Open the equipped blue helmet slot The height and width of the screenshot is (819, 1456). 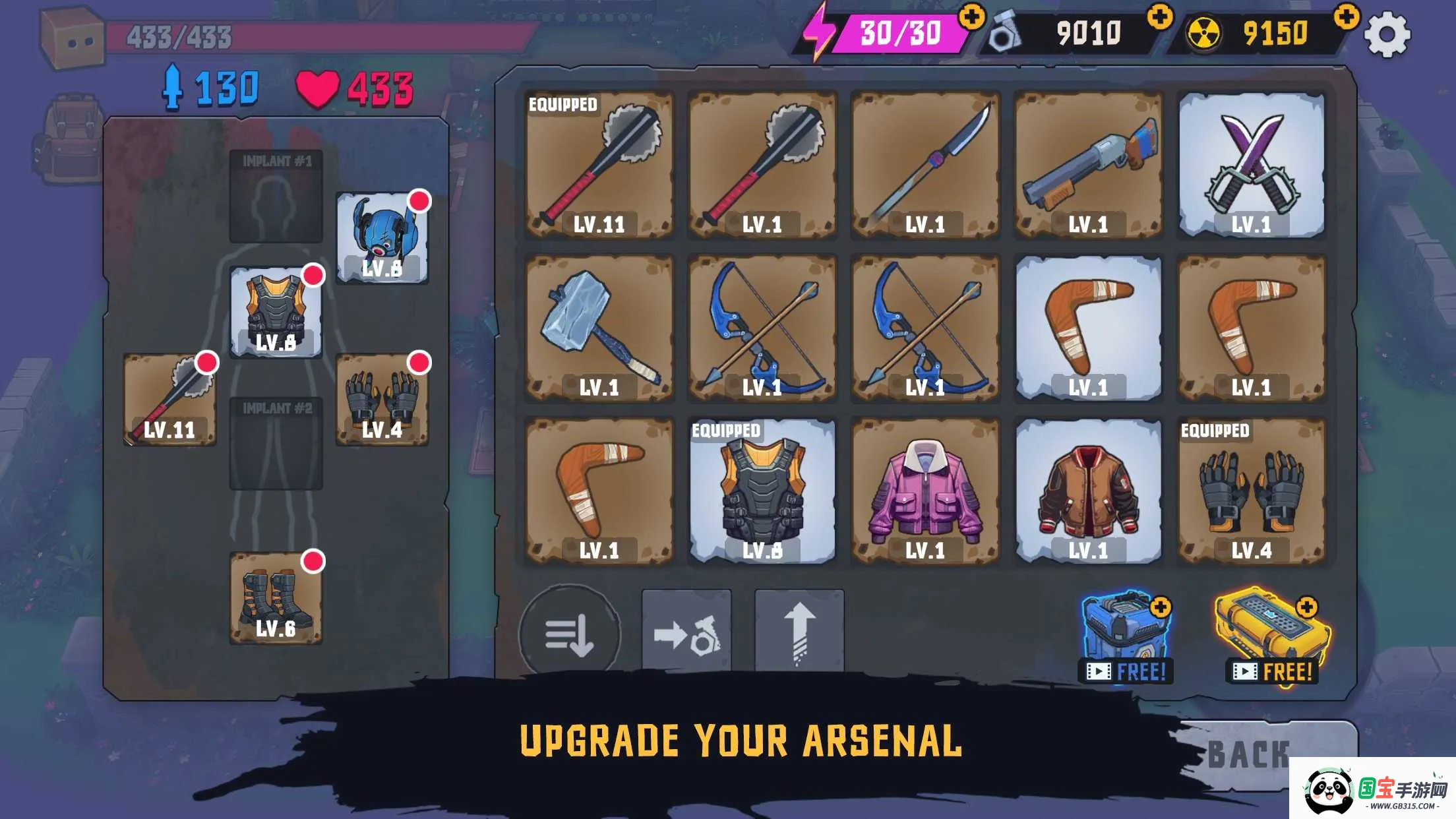tap(382, 238)
